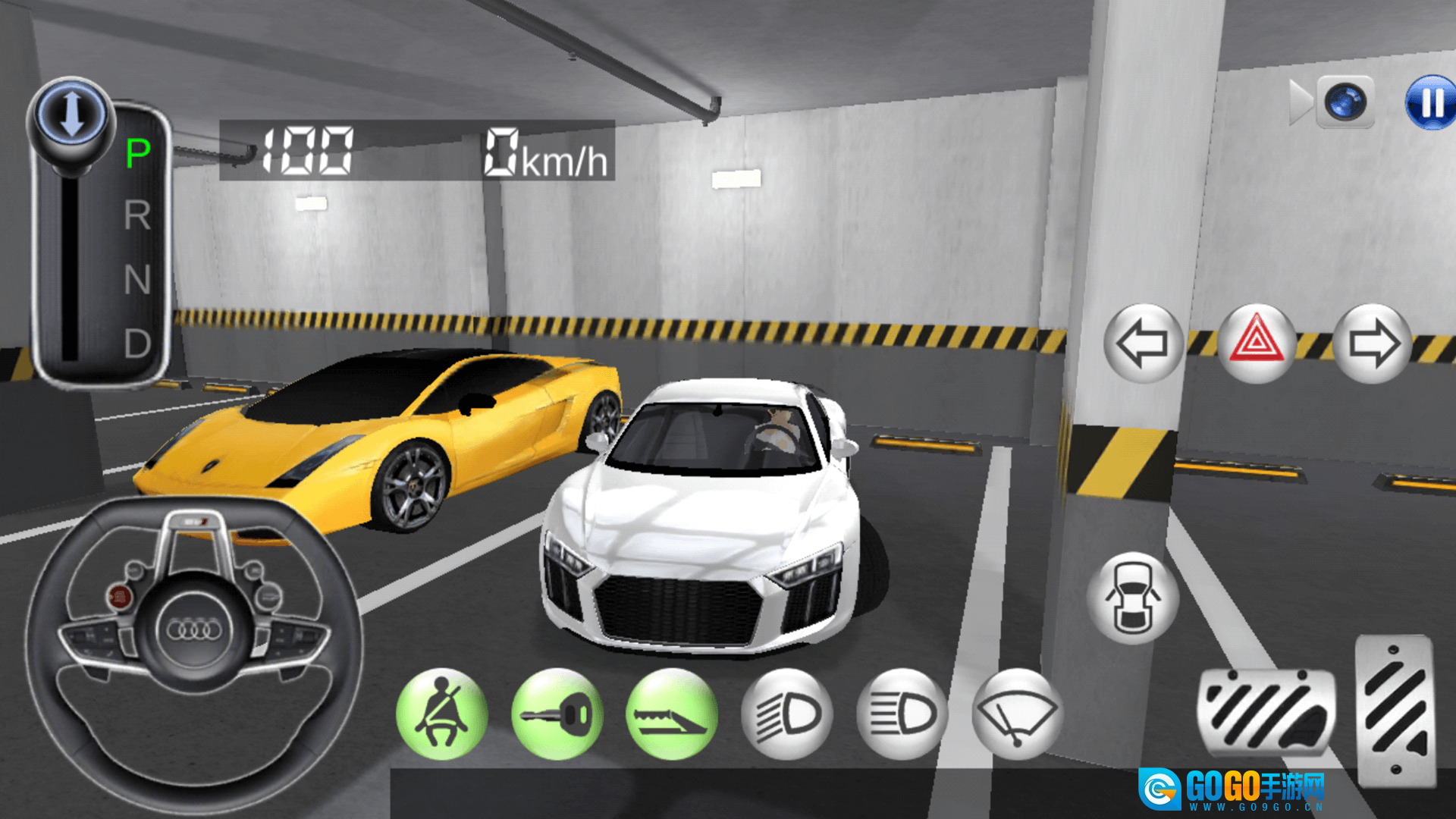Activate the right turn signal arrow
Screen dimensions: 1456x819
point(1373,344)
